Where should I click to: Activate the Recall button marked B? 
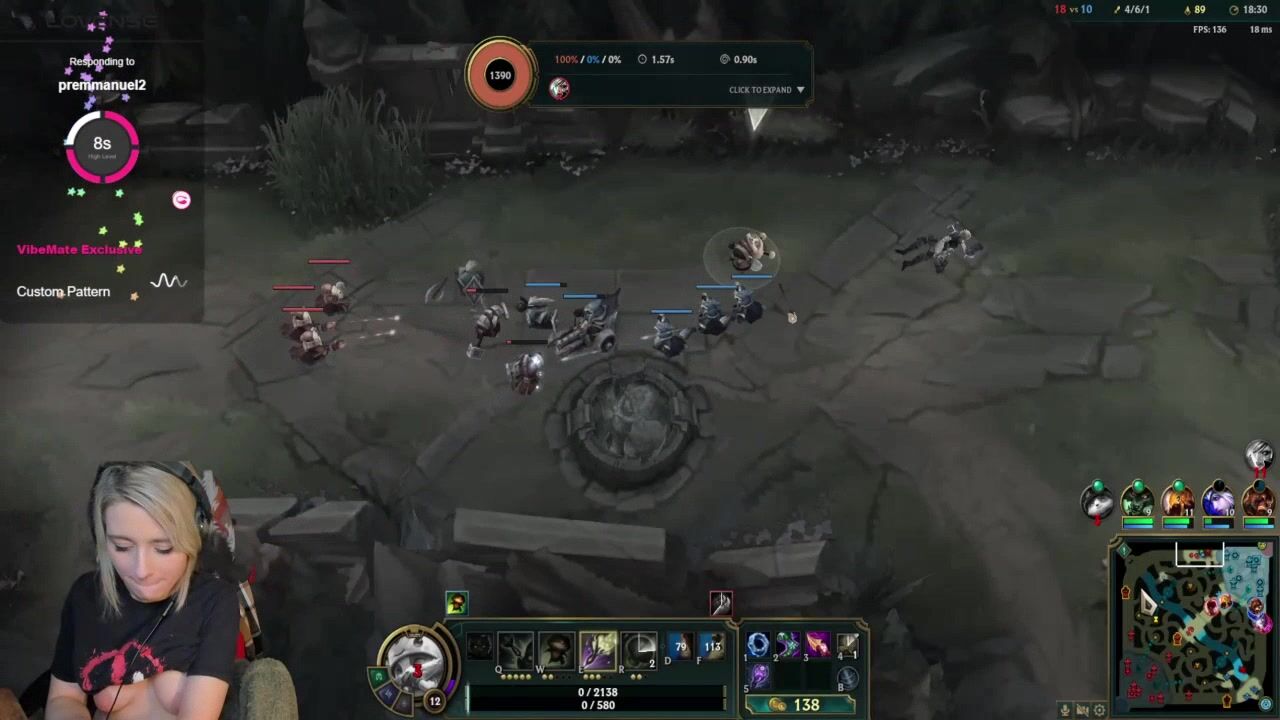tap(847, 678)
